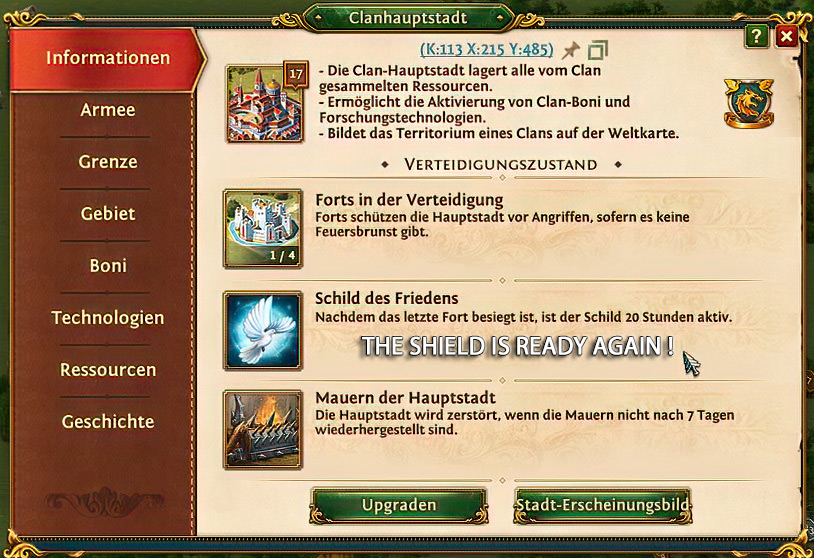The width and height of the screenshot is (814, 558).
Task: Close the Clanhauptstadt window
Action: click(x=787, y=37)
